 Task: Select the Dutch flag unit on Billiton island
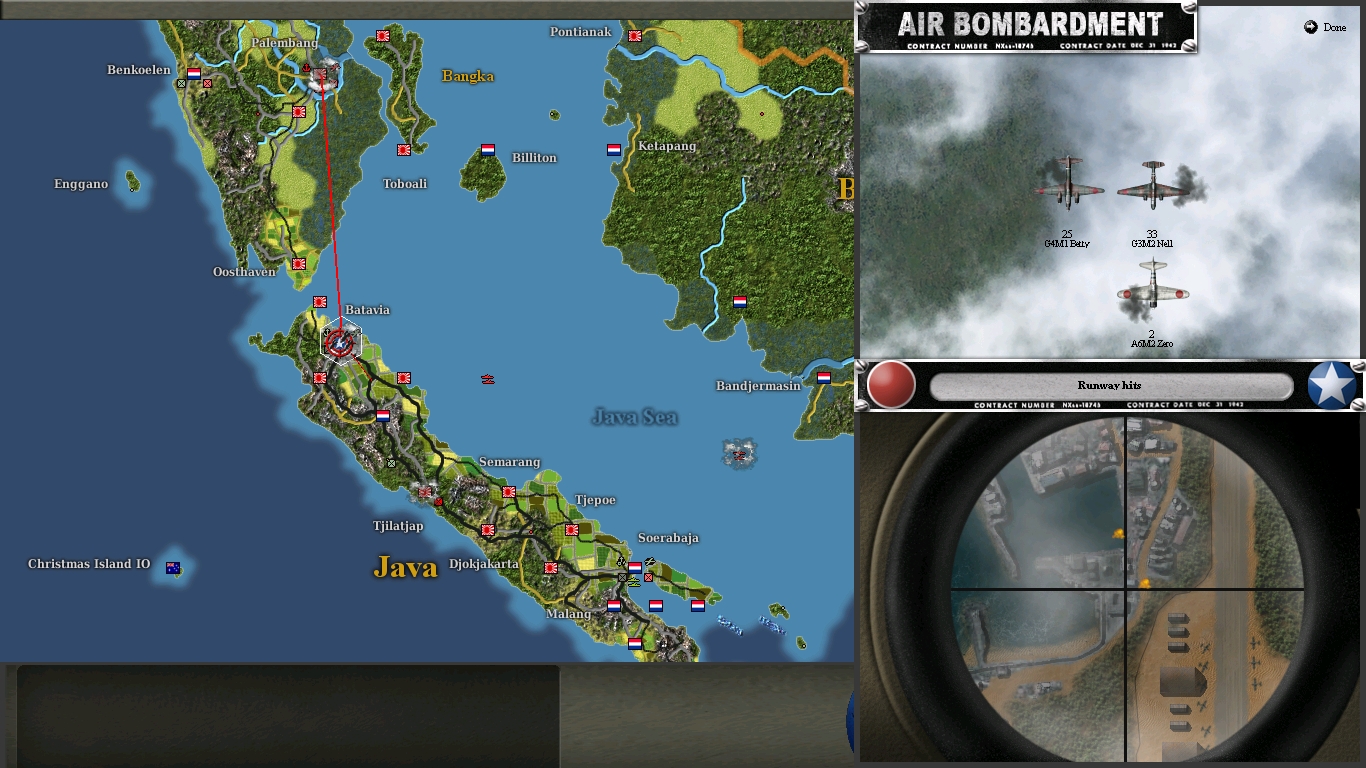click(x=487, y=150)
